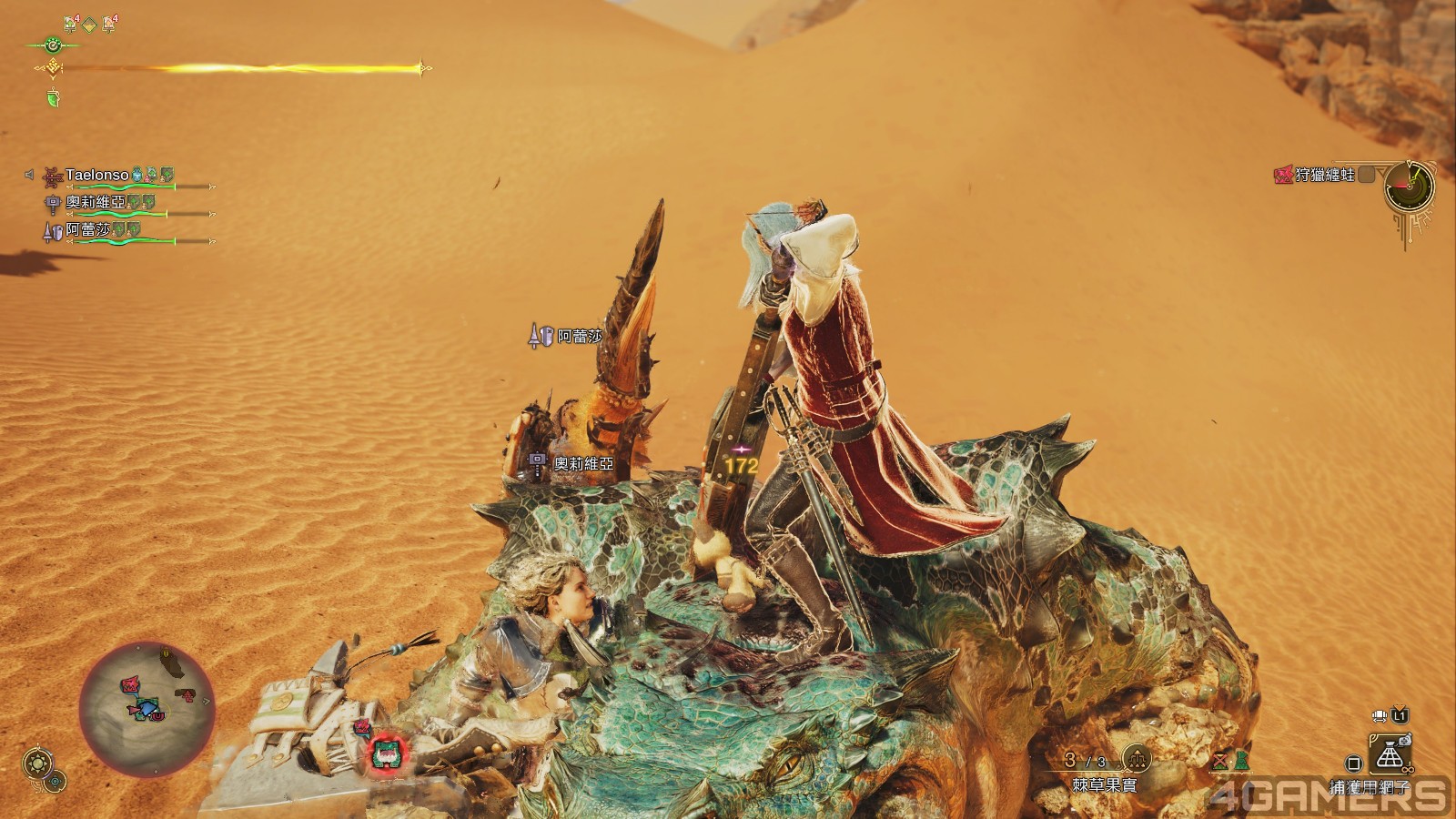The image size is (1456, 819).
Task: Click the speaker icon beside Taelonso
Action: (x=29, y=175)
